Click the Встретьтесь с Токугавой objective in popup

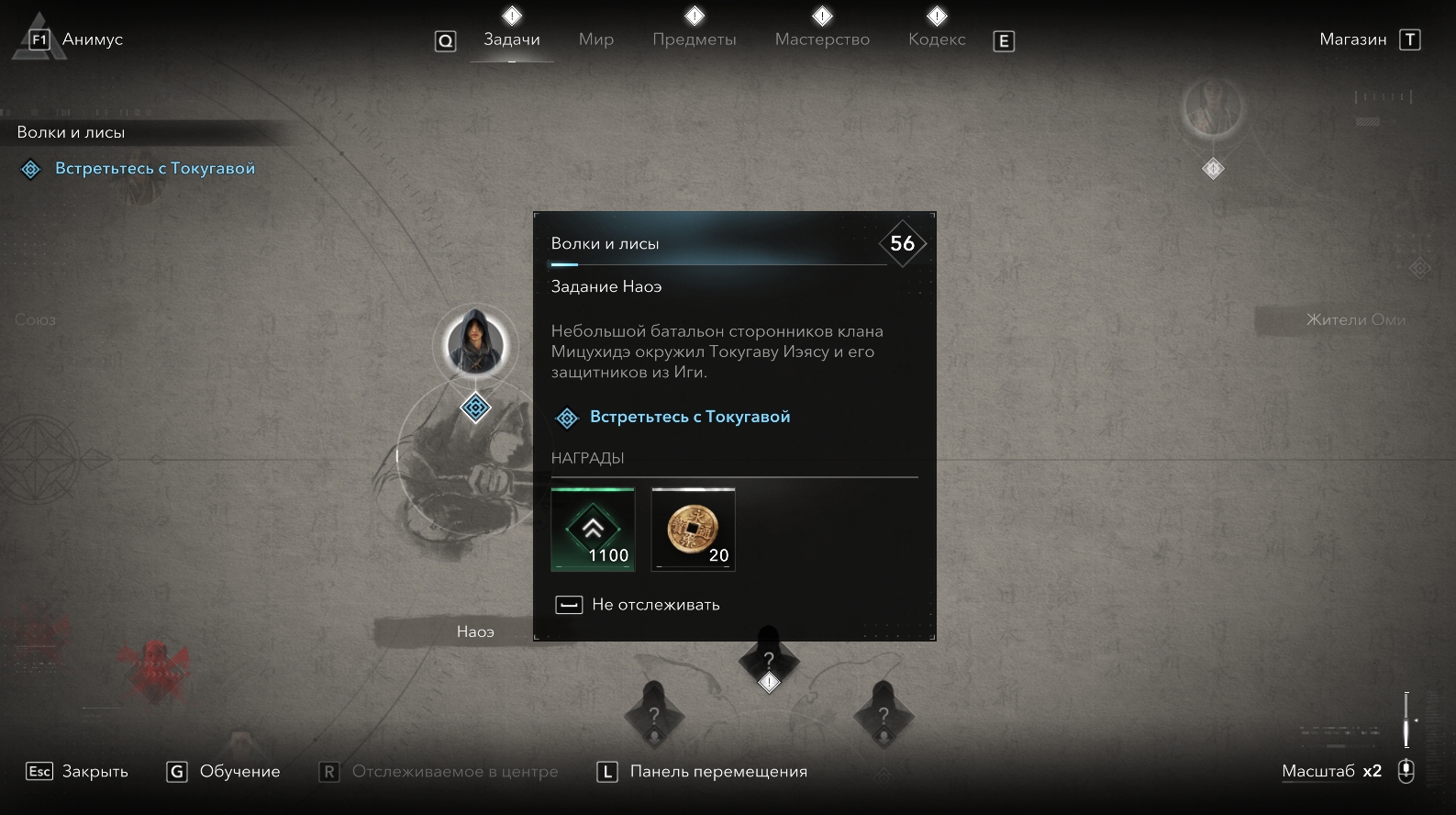coord(689,417)
